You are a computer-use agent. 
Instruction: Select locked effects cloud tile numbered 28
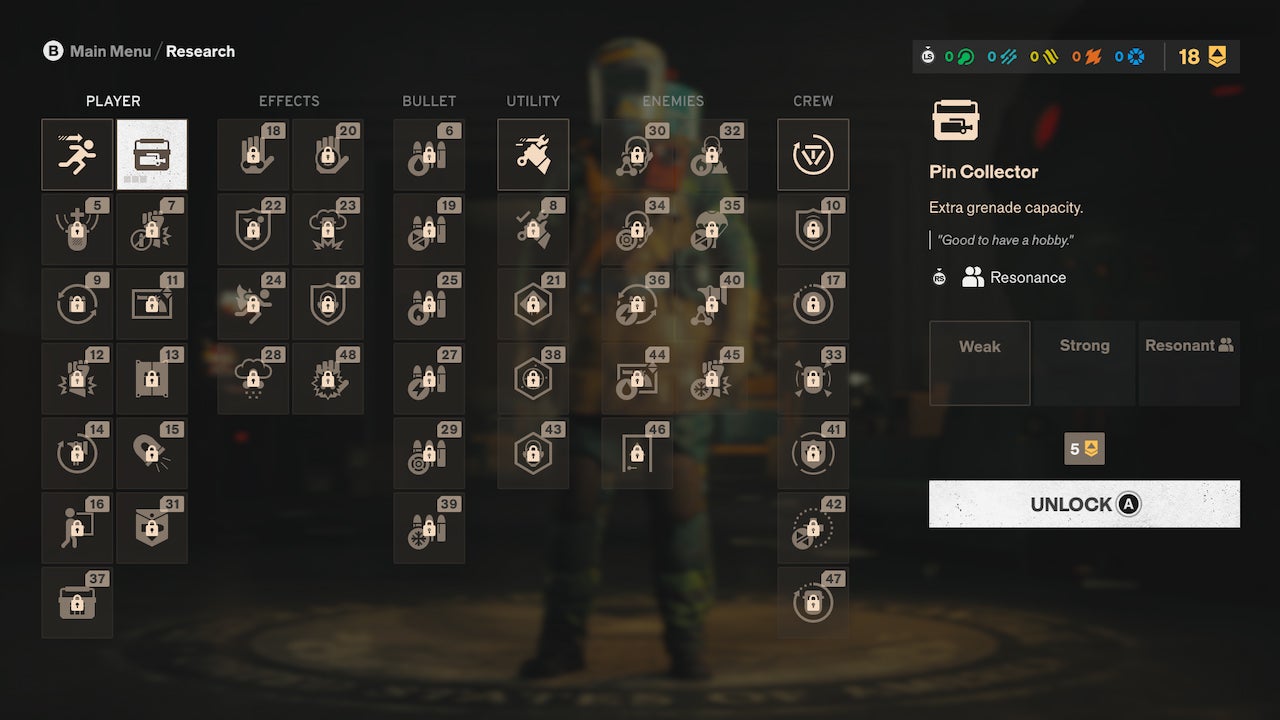253,379
